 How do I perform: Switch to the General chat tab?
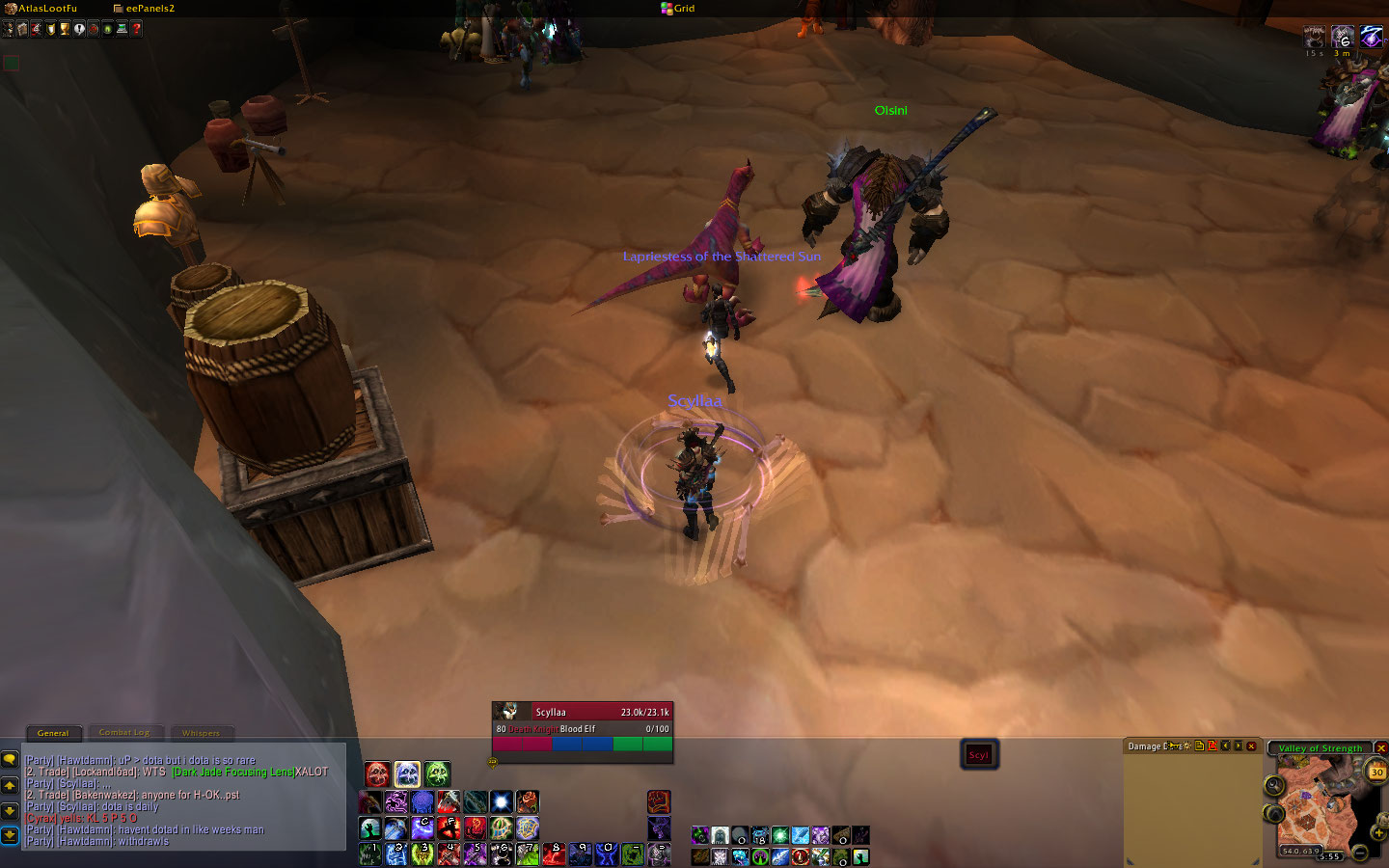click(x=53, y=733)
